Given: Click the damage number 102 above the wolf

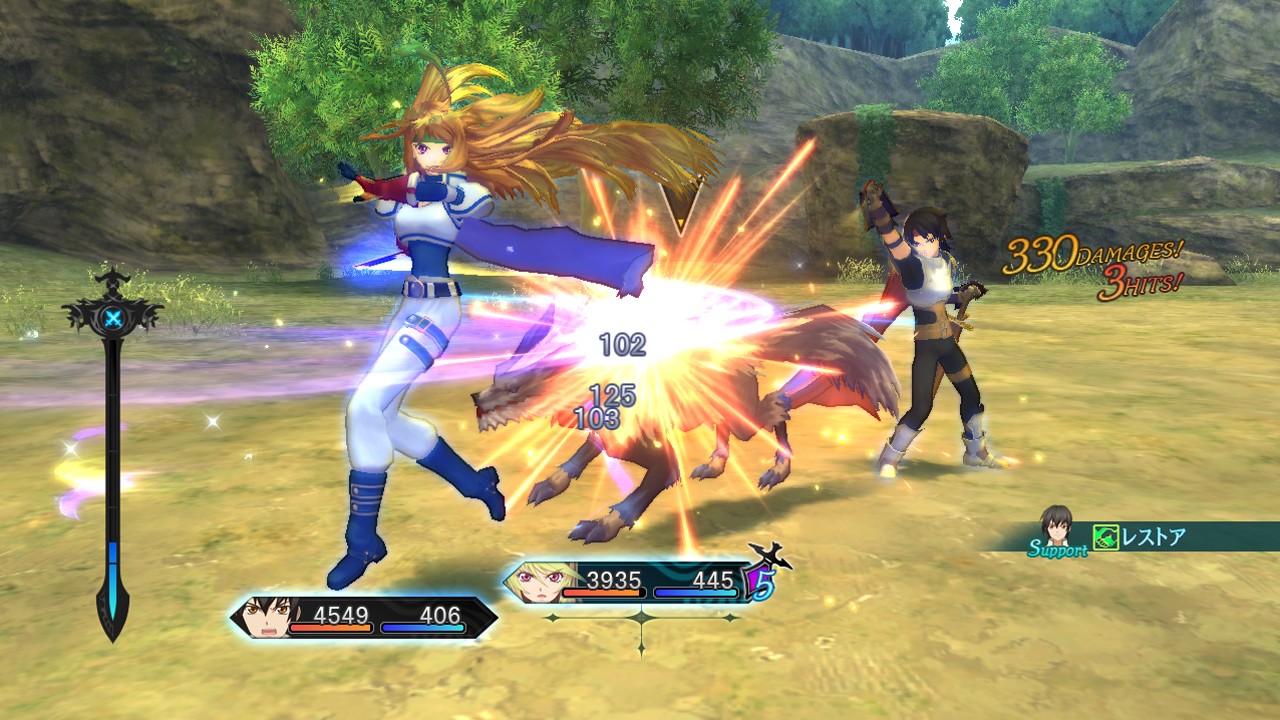Looking at the screenshot, I should click(x=623, y=347).
